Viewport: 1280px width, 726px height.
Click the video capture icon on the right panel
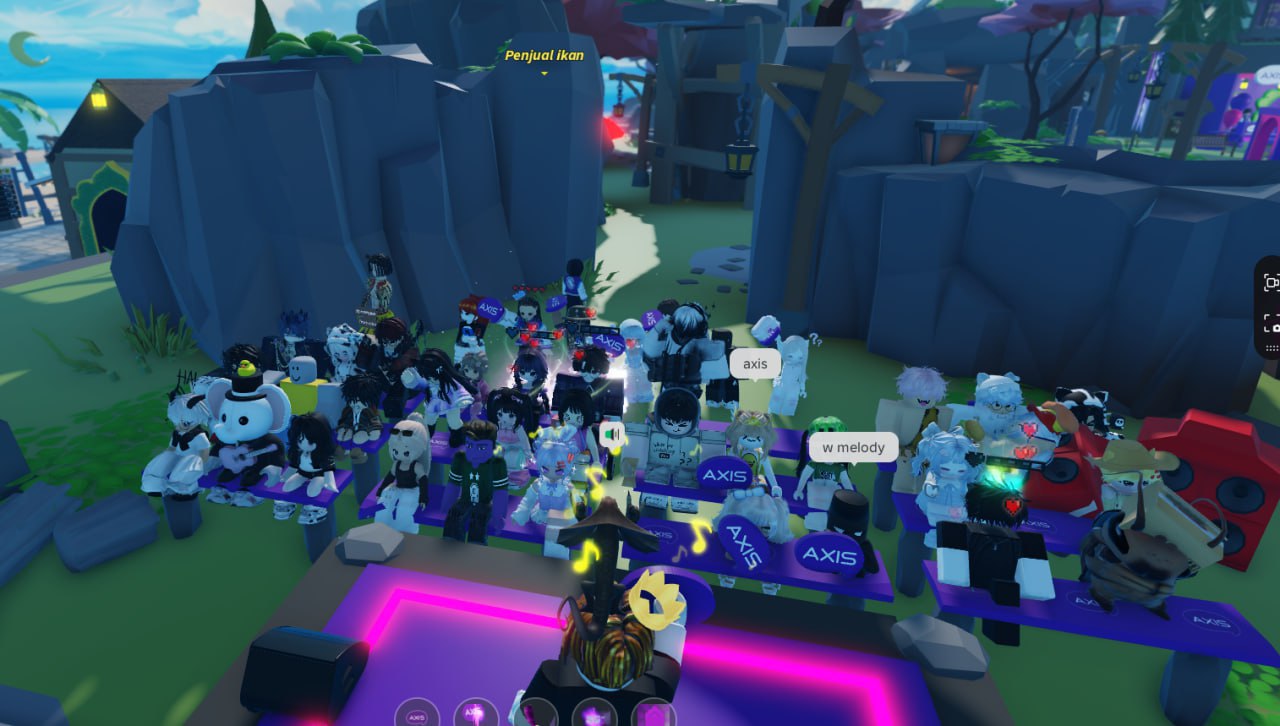click(x=1271, y=284)
